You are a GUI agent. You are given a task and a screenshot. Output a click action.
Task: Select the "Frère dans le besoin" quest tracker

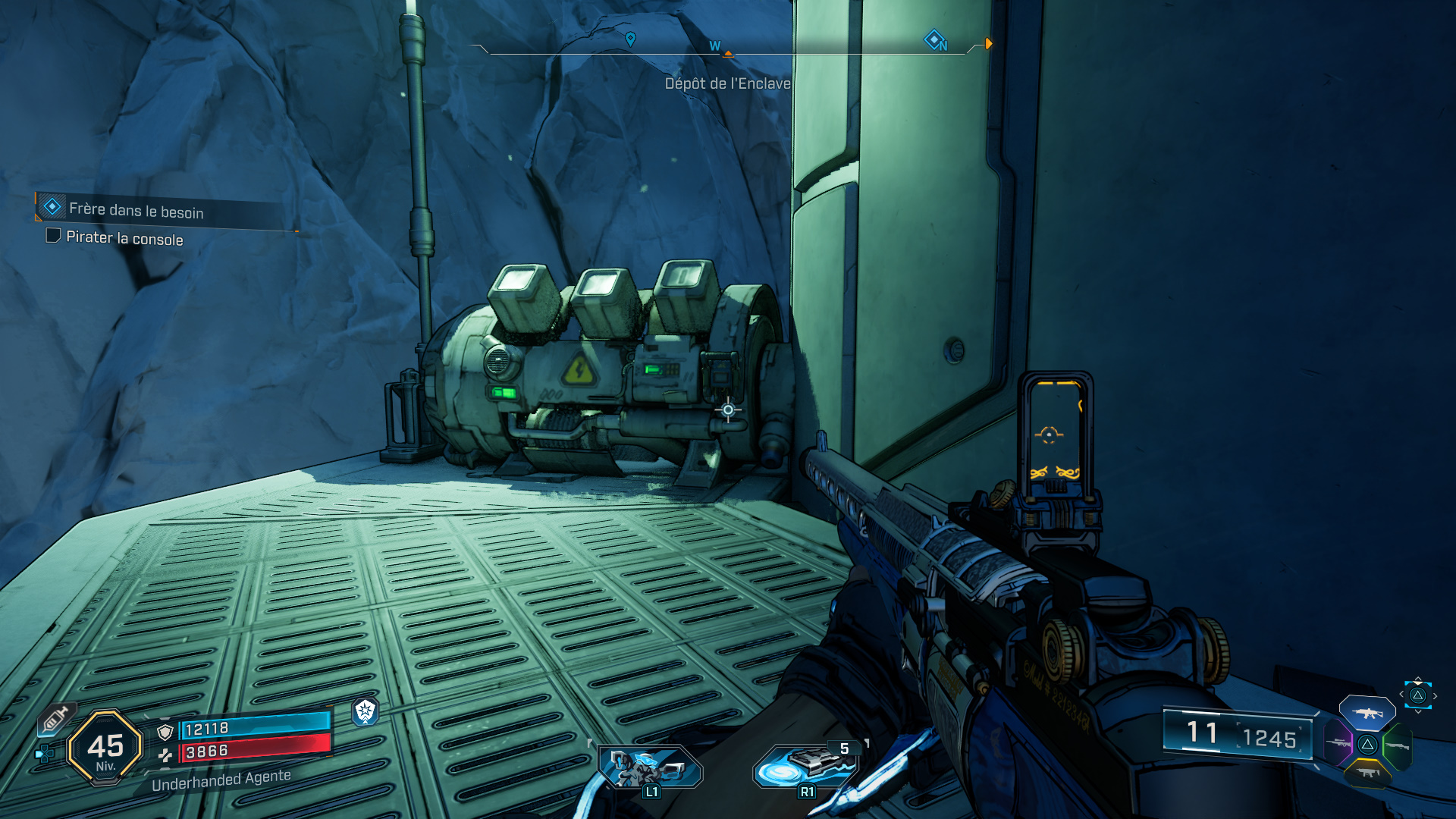136,209
